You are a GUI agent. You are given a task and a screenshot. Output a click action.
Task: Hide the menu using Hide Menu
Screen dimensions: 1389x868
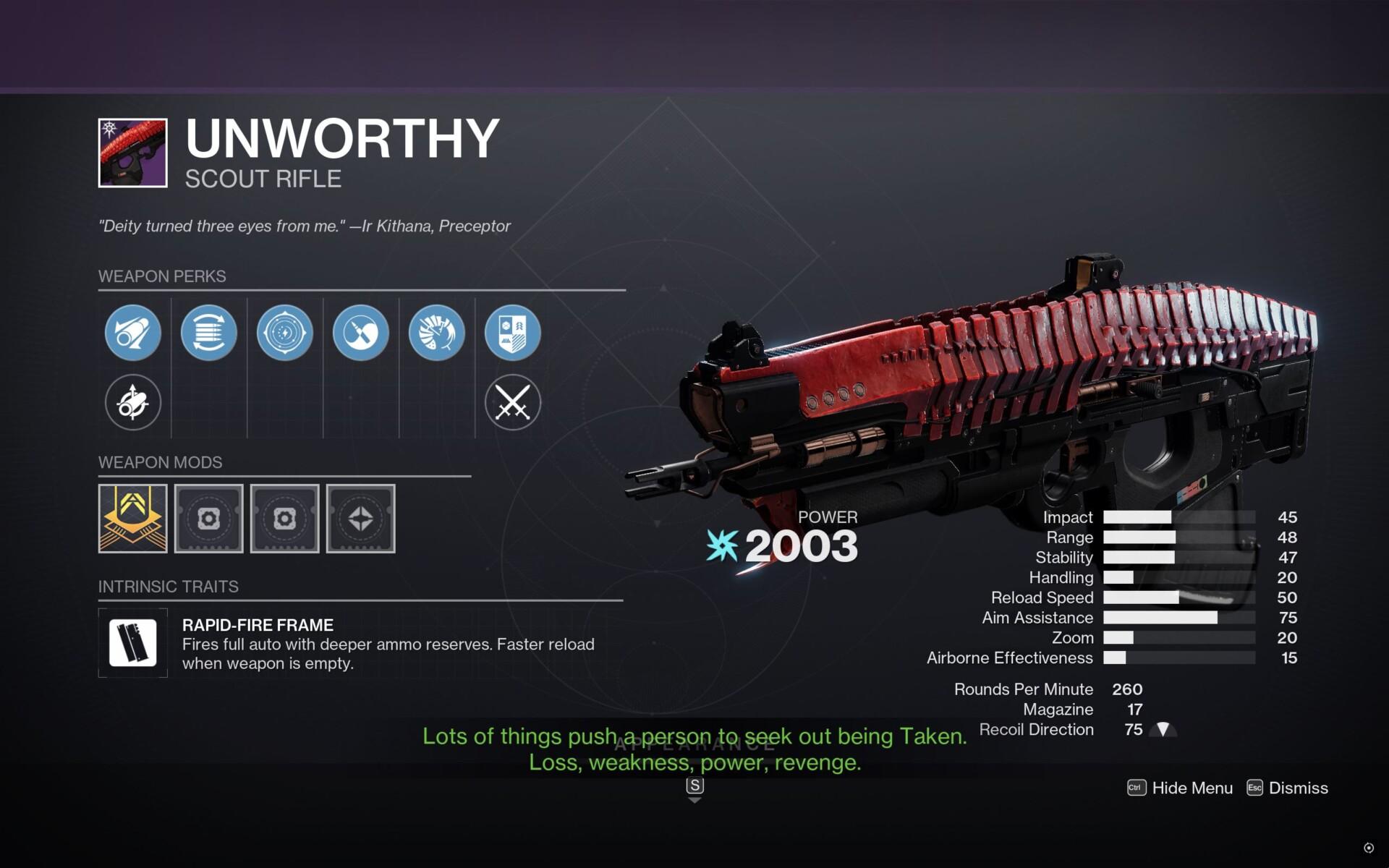tap(1180, 788)
